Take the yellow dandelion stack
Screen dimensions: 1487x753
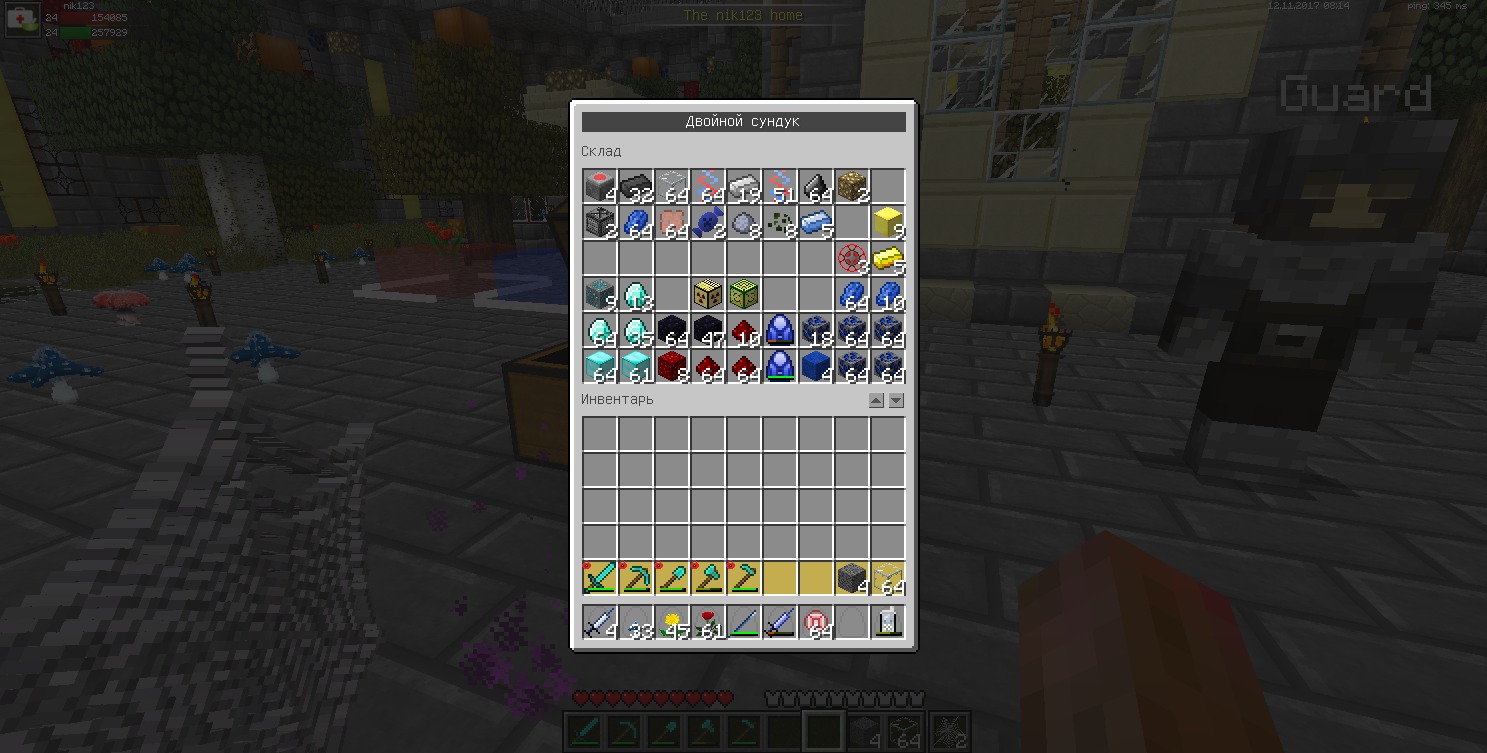(672, 621)
